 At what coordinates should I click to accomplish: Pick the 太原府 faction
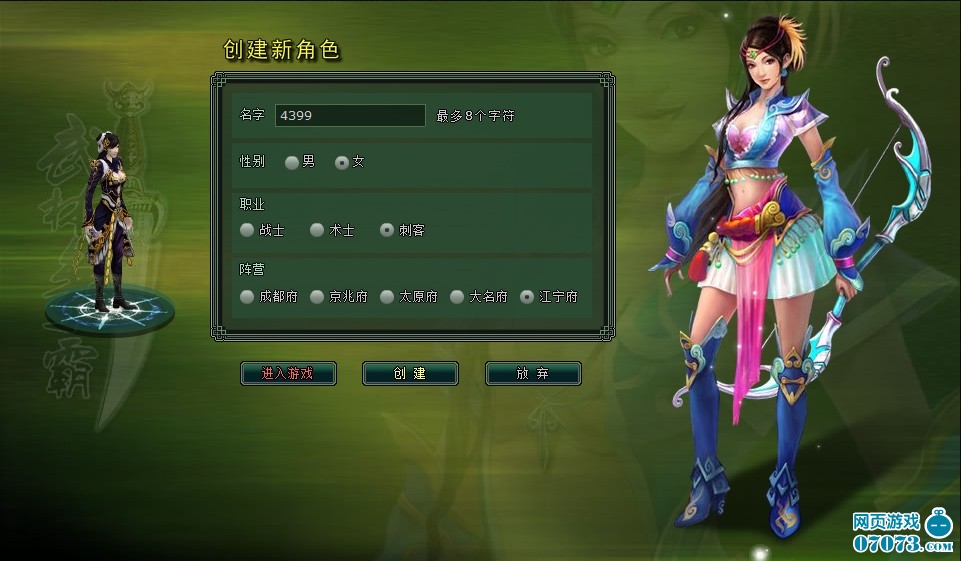[x=387, y=297]
